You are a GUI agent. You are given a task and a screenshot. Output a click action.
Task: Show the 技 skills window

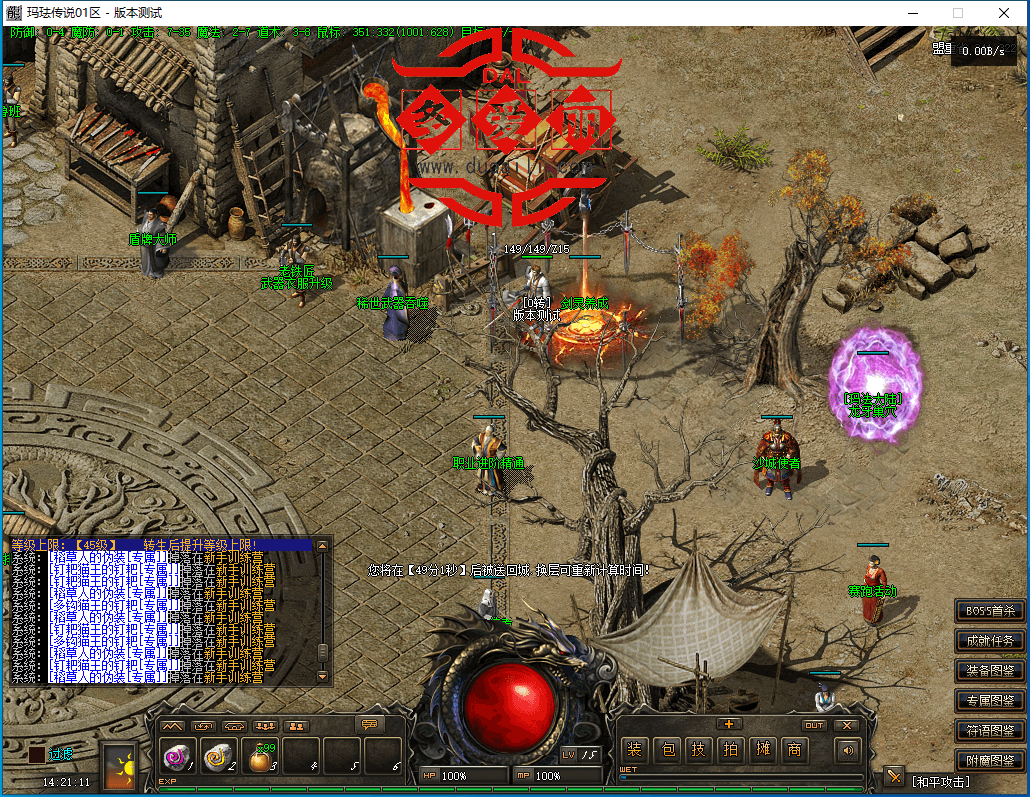coord(699,749)
